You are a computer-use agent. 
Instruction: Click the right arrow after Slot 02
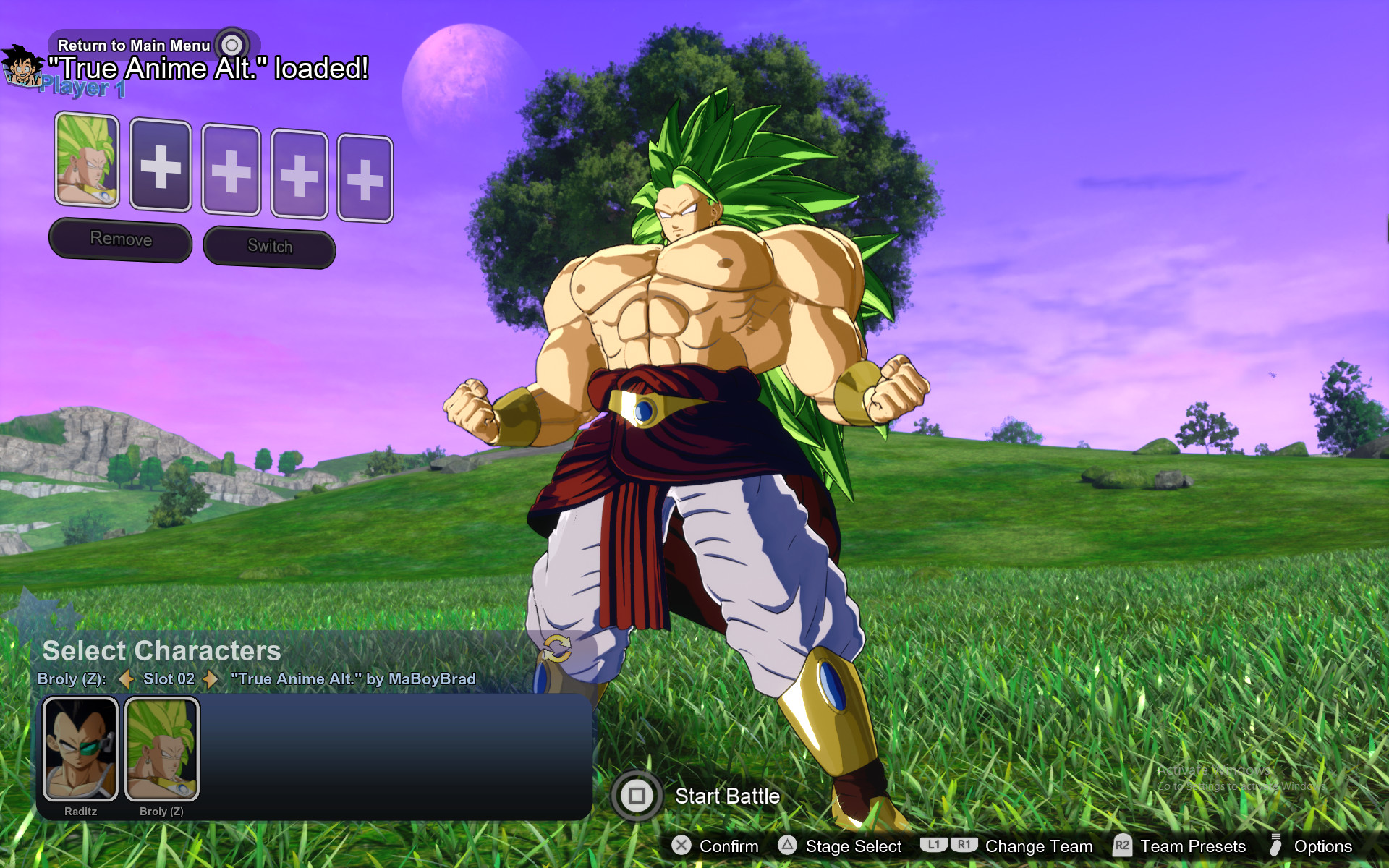point(210,680)
